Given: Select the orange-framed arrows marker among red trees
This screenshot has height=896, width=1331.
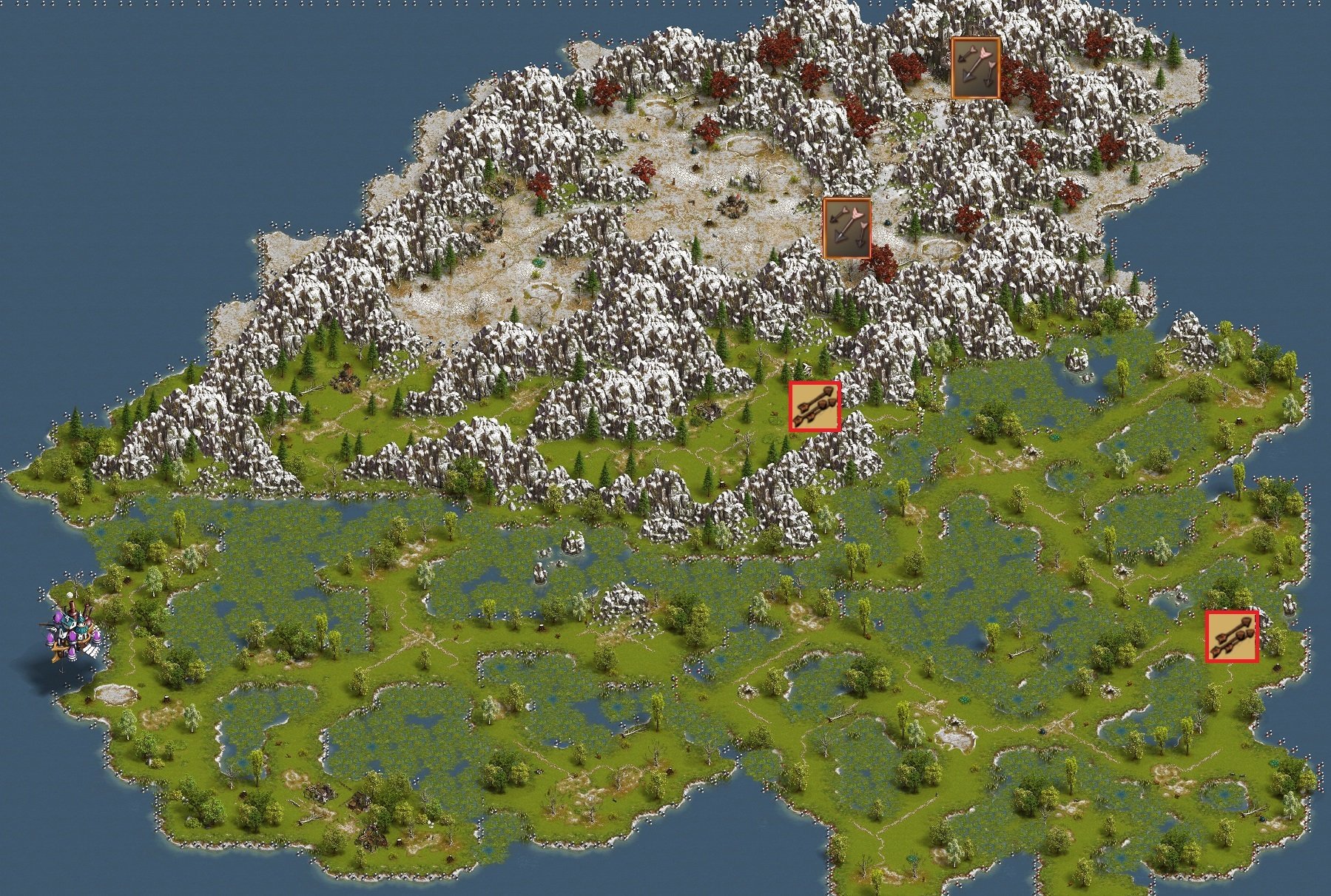Looking at the screenshot, I should 975,68.
